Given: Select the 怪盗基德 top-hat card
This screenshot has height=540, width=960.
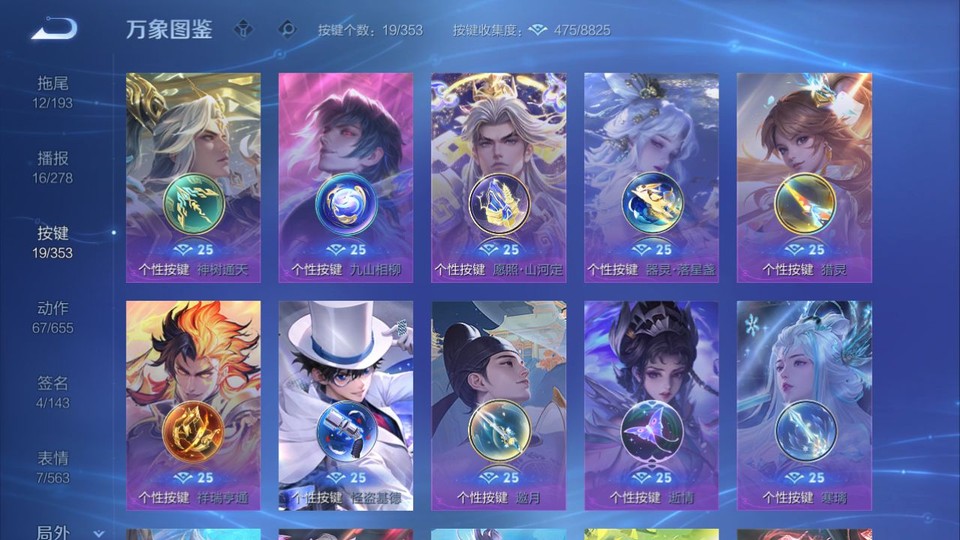Looking at the screenshot, I should tap(346, 405).
